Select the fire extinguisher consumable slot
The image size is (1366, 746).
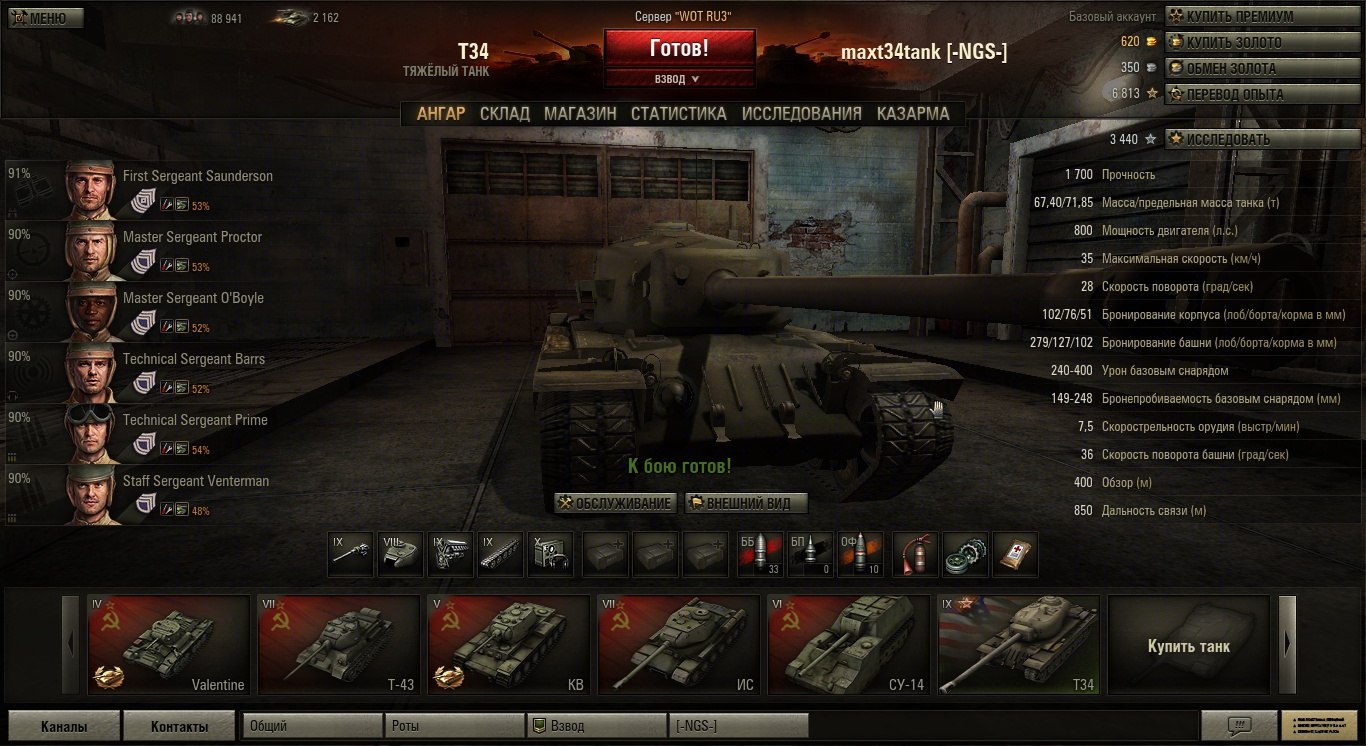(914, 554)
